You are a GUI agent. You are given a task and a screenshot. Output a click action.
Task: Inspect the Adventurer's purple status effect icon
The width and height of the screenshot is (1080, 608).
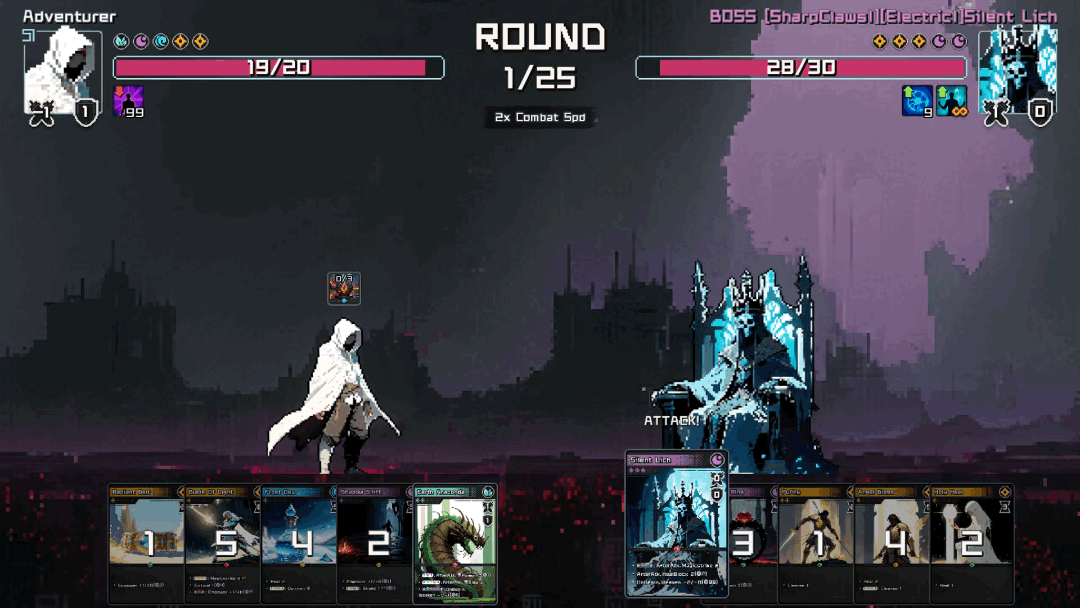pos(127,100)
